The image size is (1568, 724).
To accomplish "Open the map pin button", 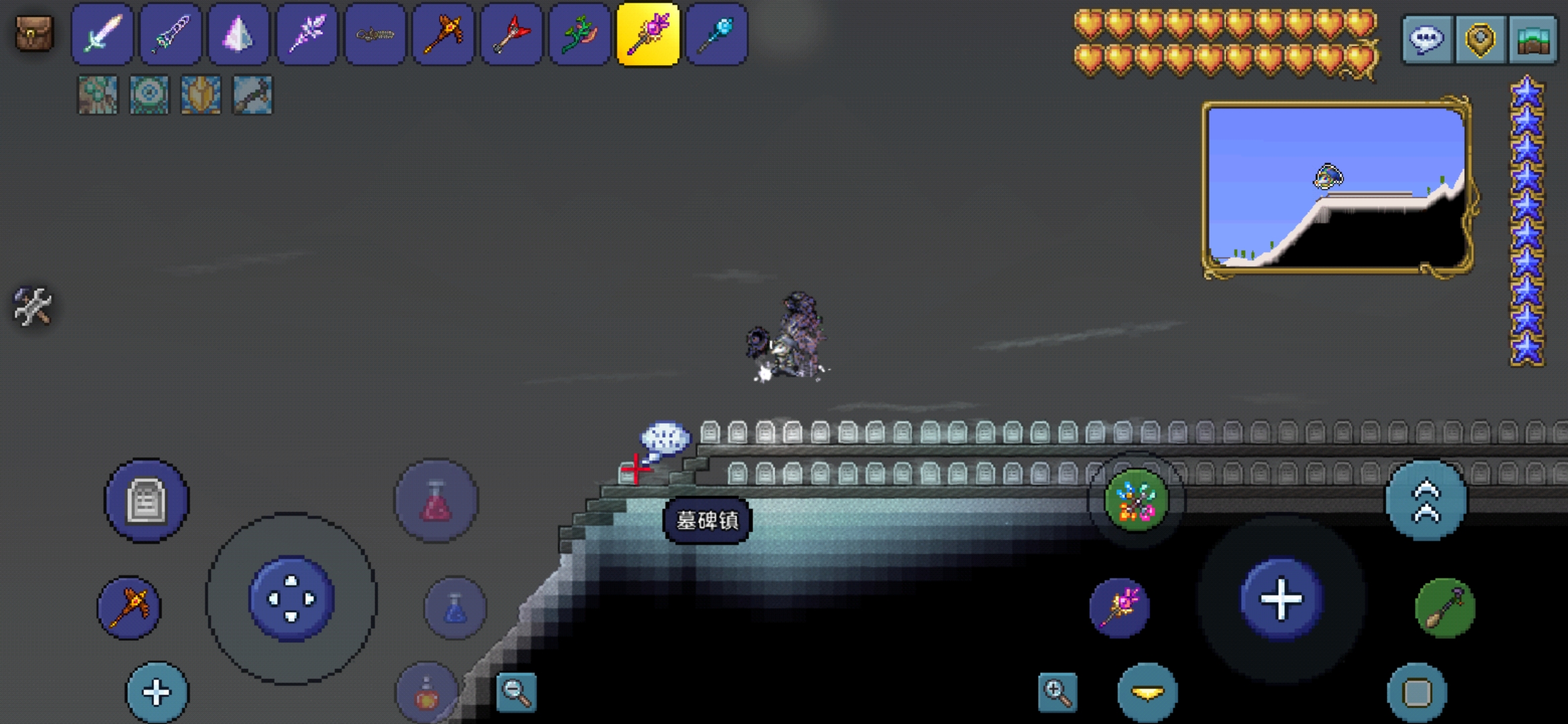I will click(1480, 40).
